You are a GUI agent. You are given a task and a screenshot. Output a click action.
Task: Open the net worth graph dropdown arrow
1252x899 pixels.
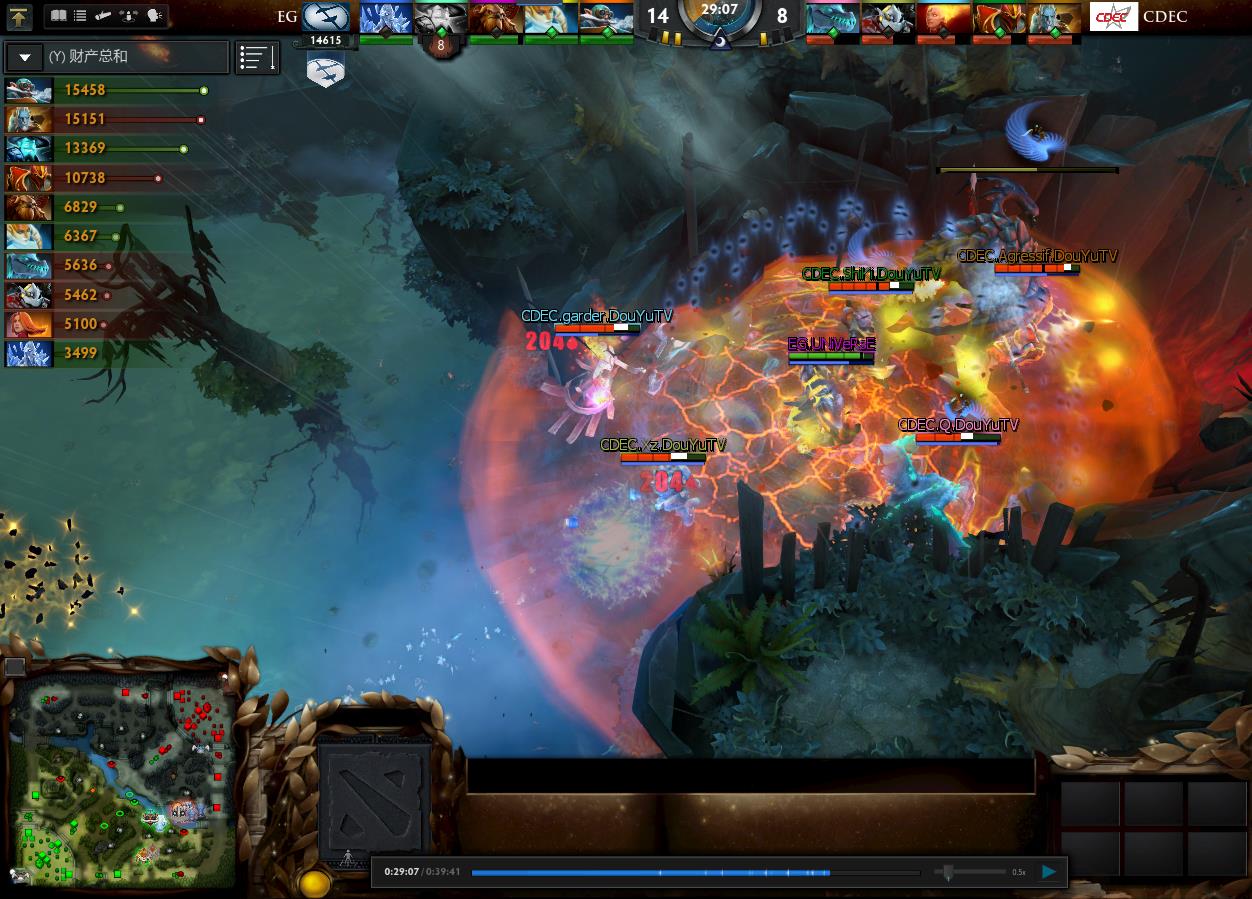coord(25,57)
